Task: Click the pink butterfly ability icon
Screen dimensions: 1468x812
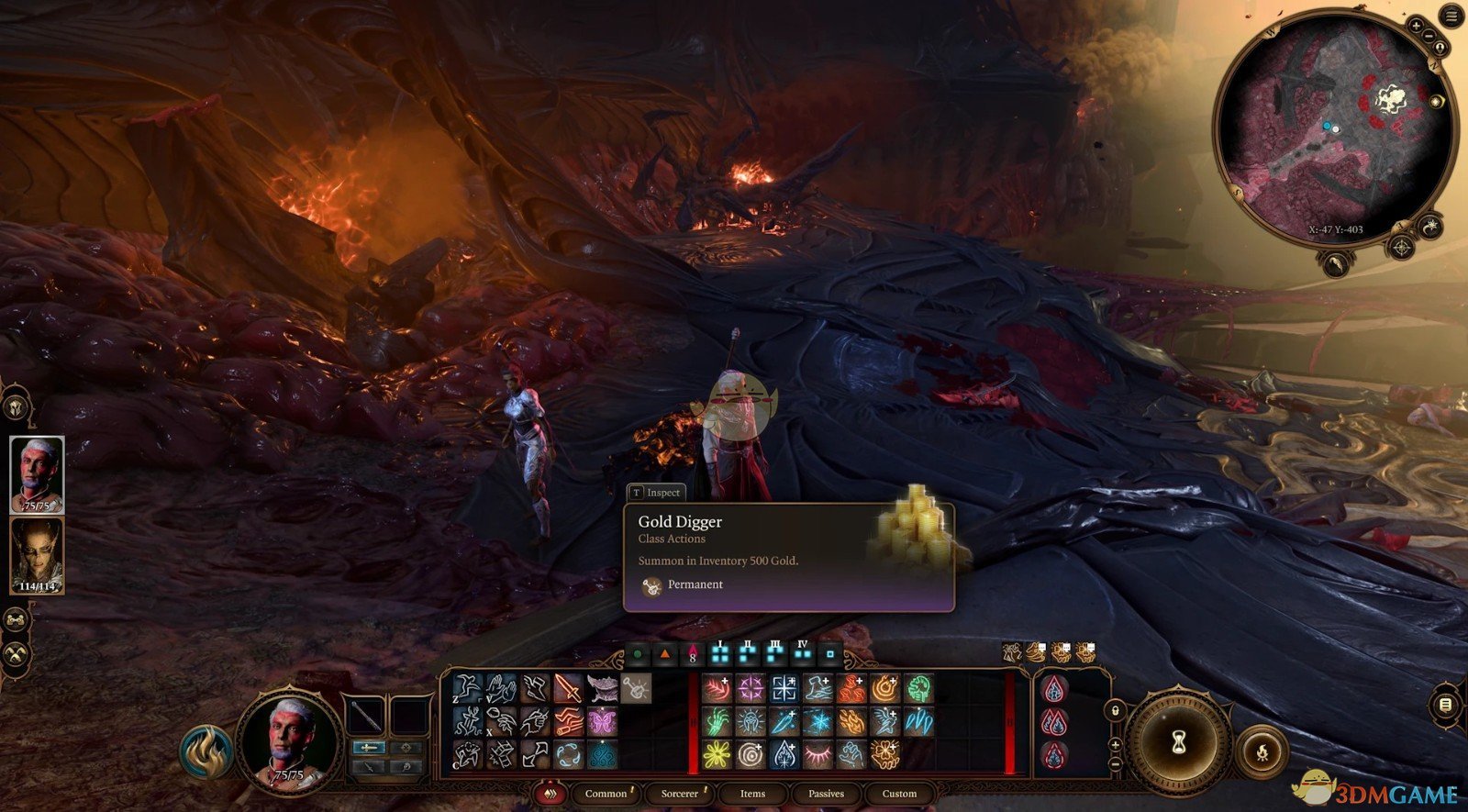Action: [x=603, y=721]
